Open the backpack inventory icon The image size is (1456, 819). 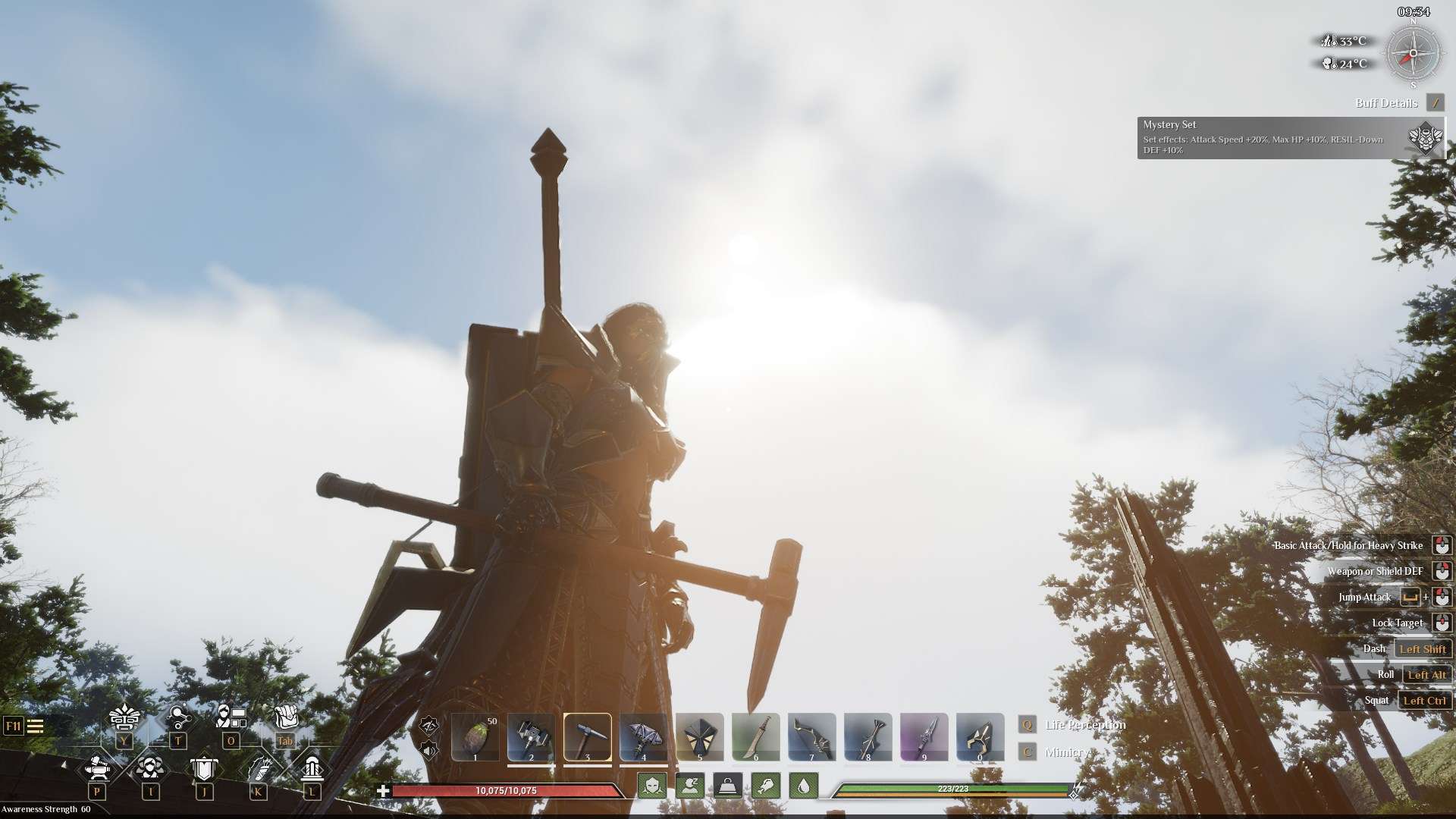(285, 718)
